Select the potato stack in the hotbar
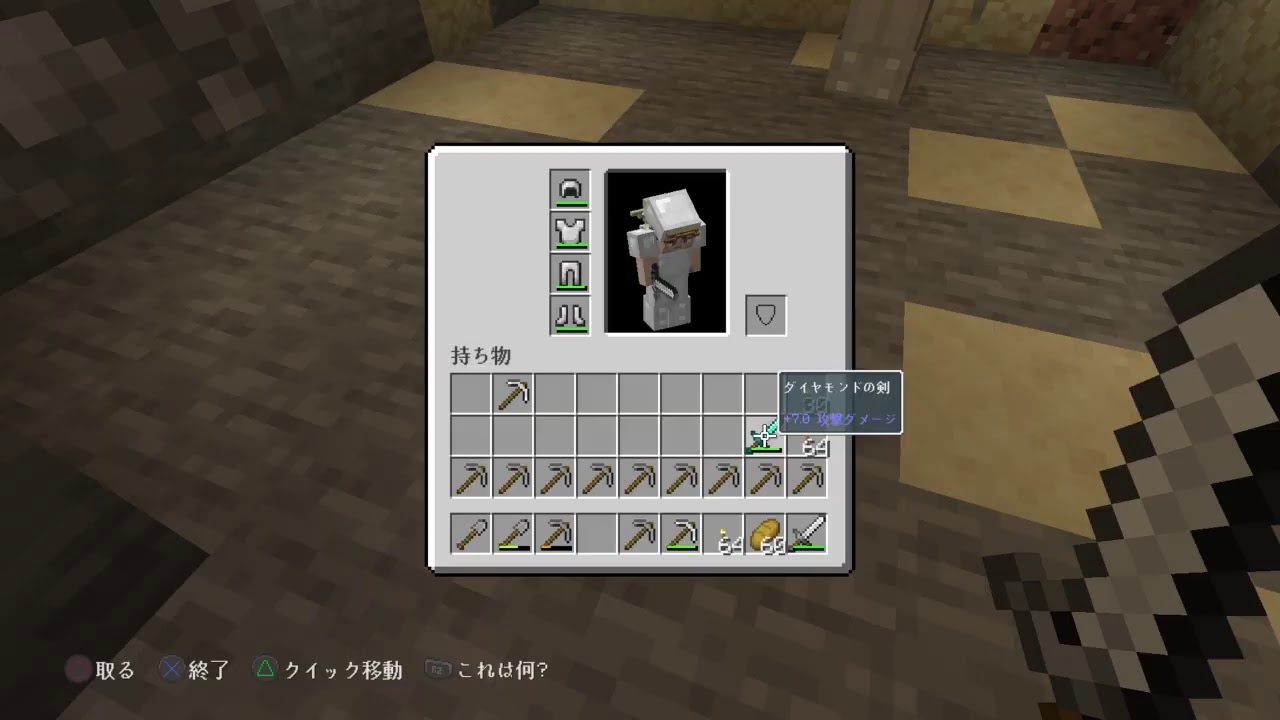The width and height of the screenshot is (1280, 720). click(x=766, y=533)
